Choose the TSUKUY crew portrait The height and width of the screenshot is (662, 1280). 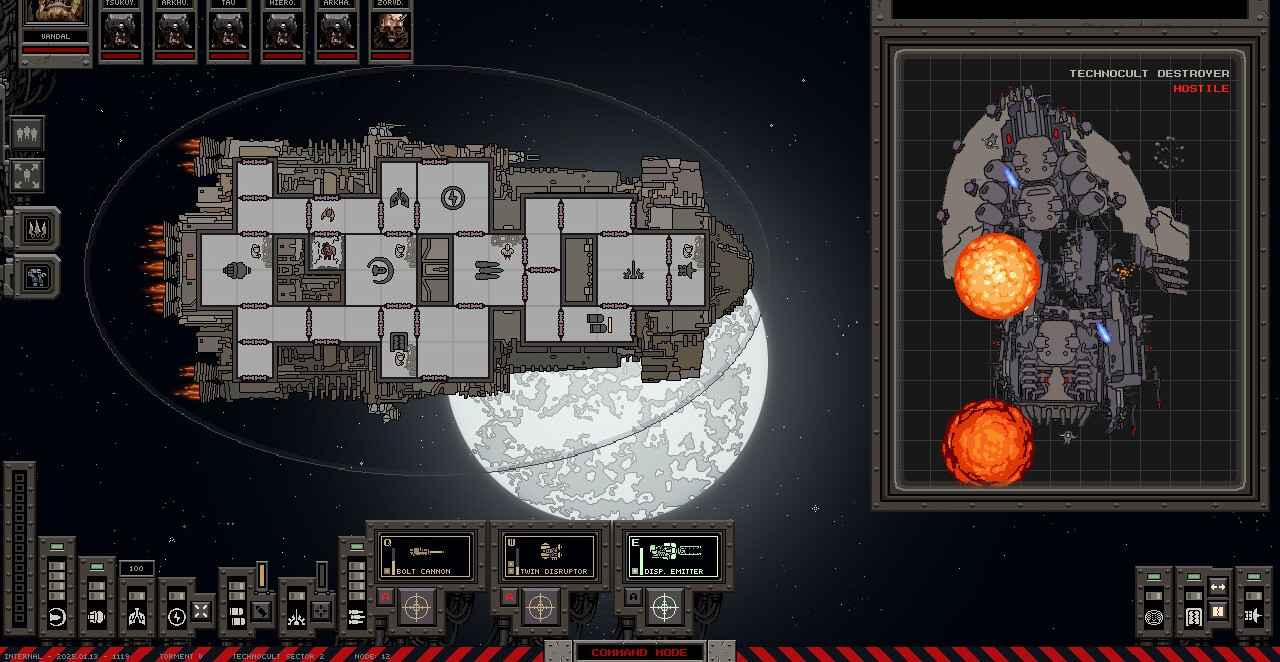point(121,30)
